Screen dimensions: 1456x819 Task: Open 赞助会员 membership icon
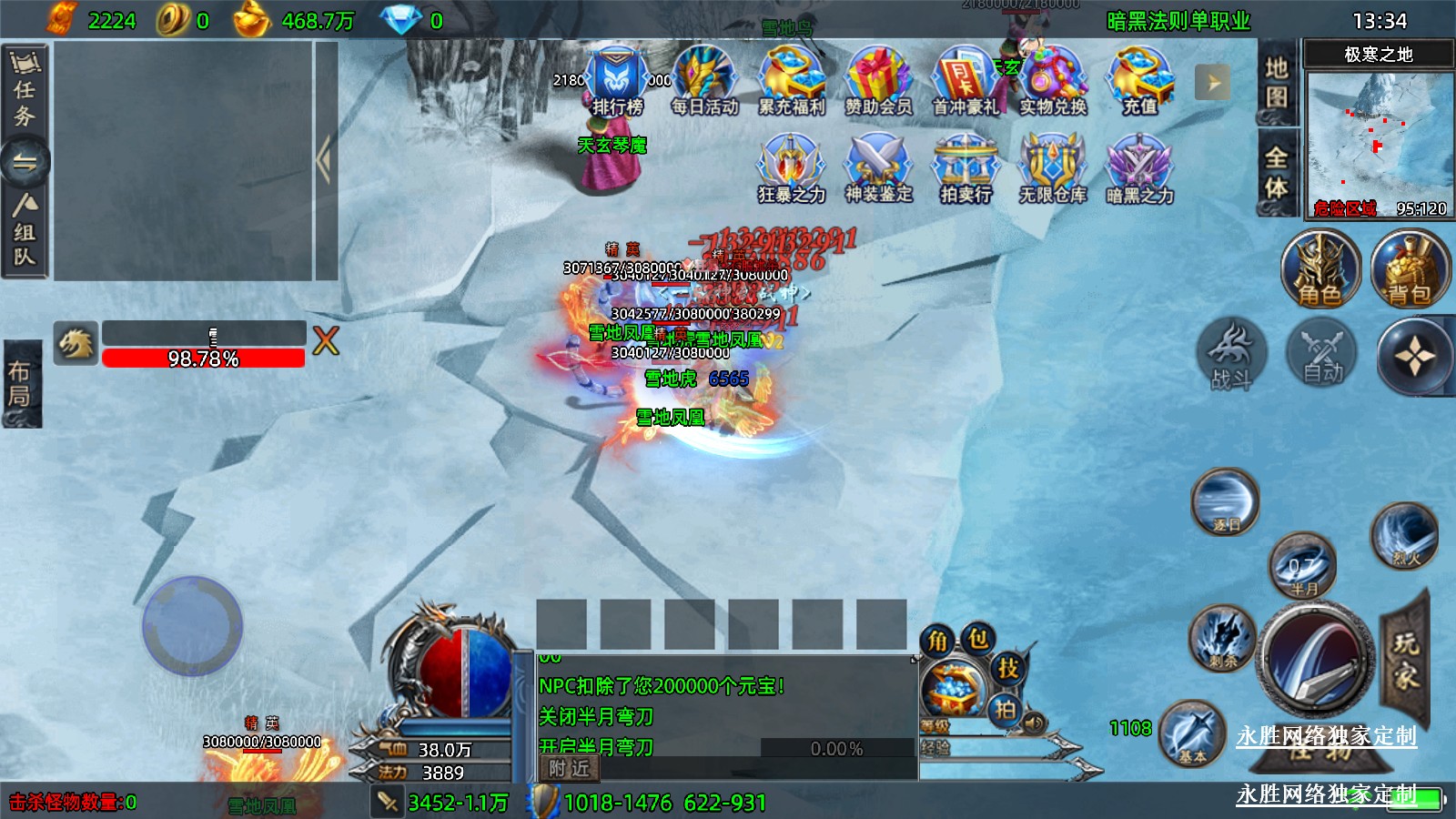(x=878, y=82)
